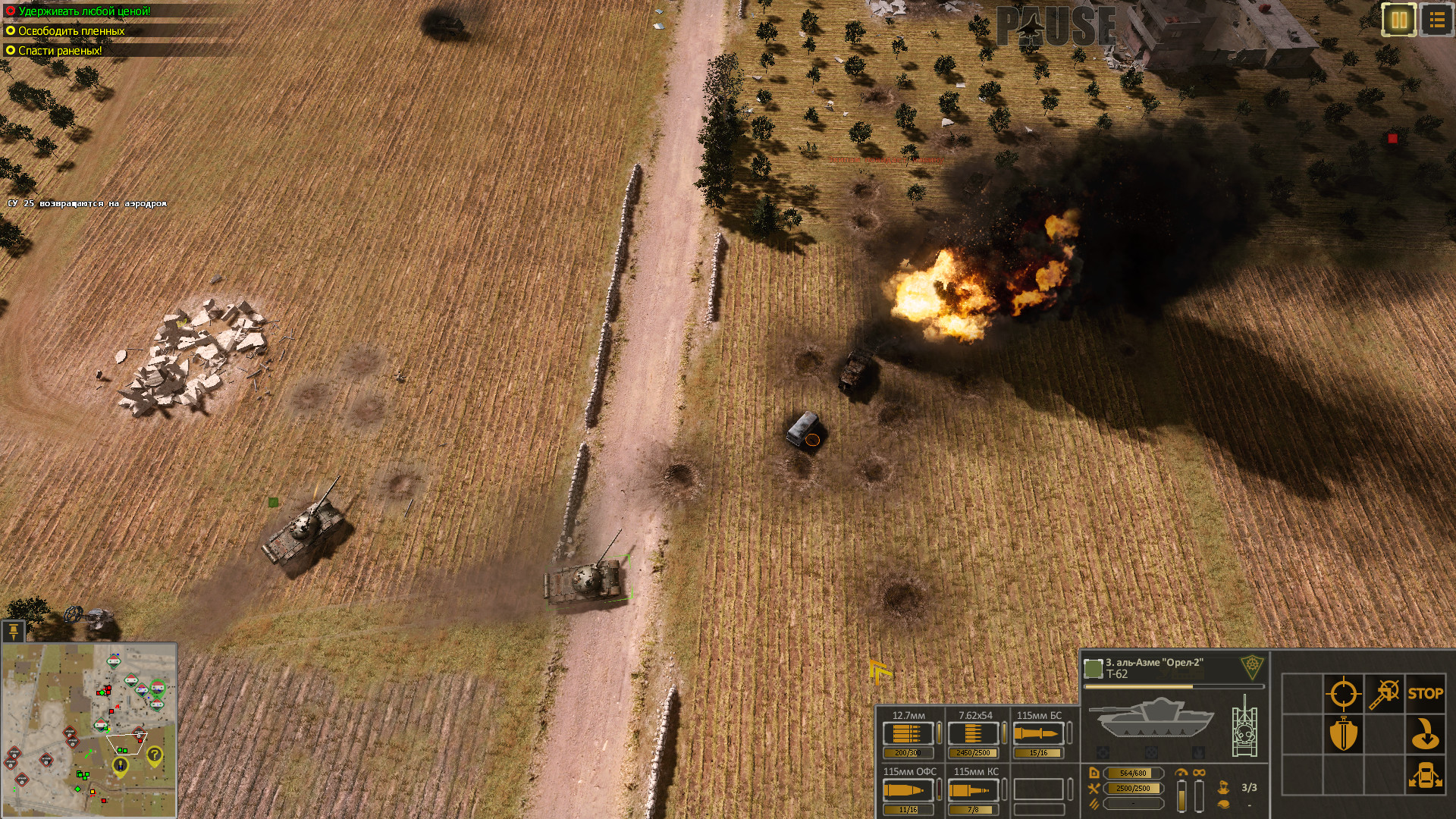Select the unload crew drop icon
The width and height of the screenshot is (1456, 819).
[1426, 733]
